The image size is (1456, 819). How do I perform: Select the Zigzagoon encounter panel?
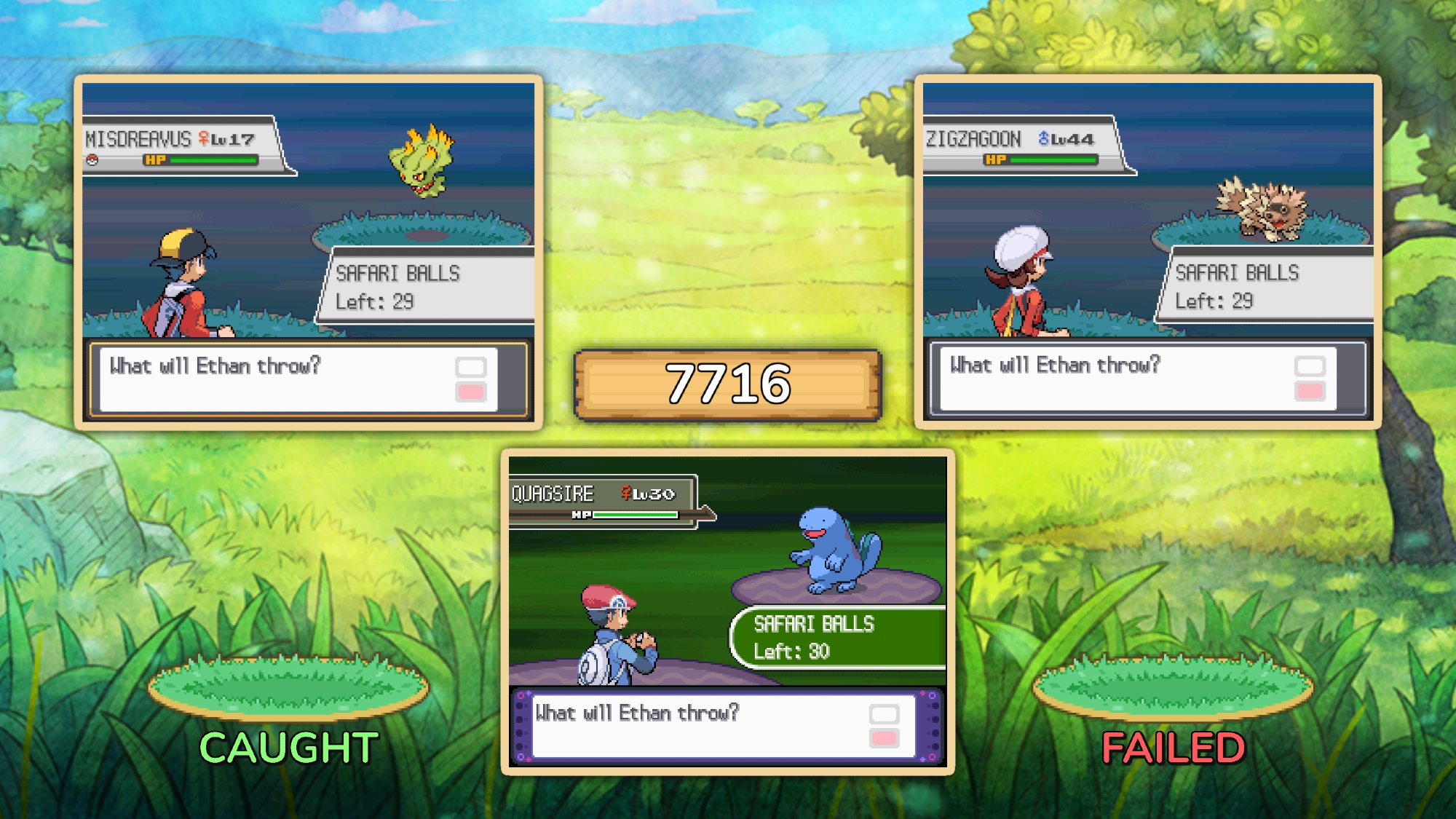pos(1148,252)
